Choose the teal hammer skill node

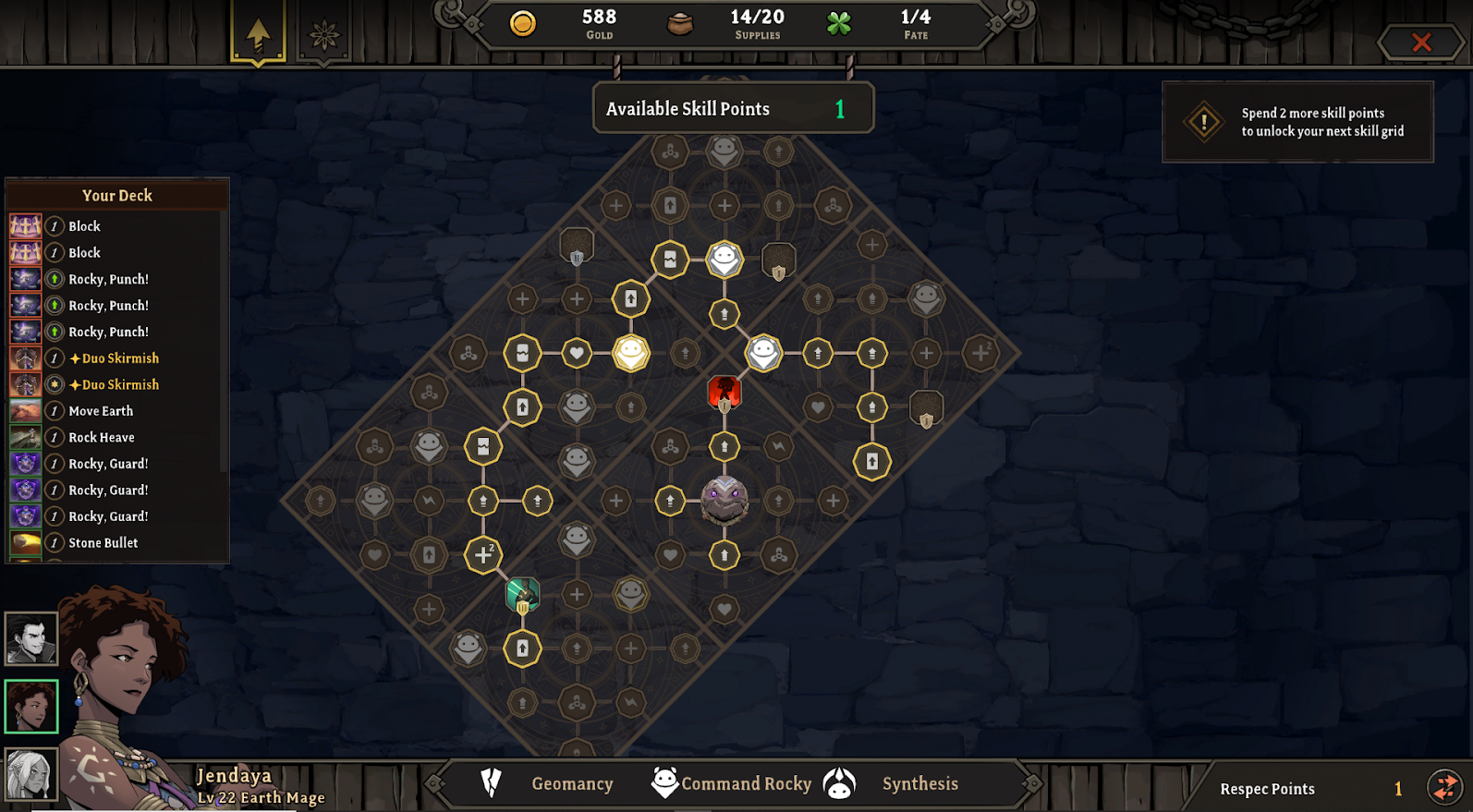522,595
